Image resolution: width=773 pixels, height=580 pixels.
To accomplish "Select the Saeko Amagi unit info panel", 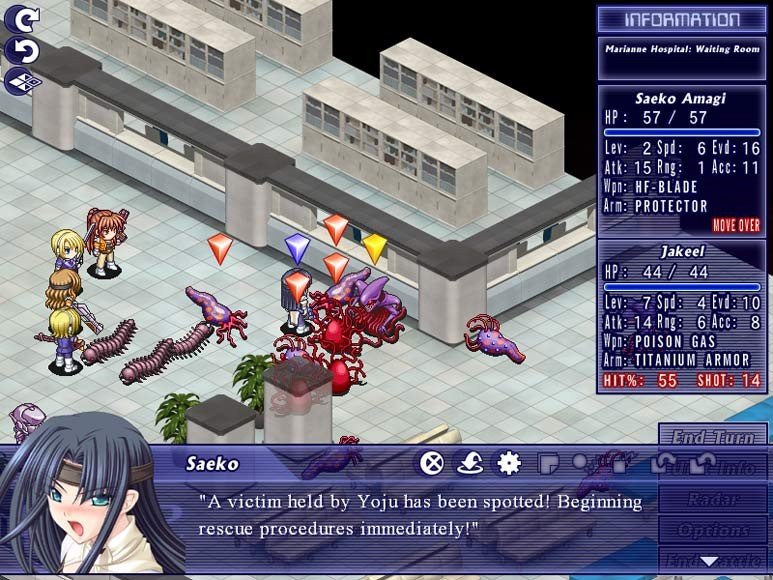I will [x=679, y=161].
